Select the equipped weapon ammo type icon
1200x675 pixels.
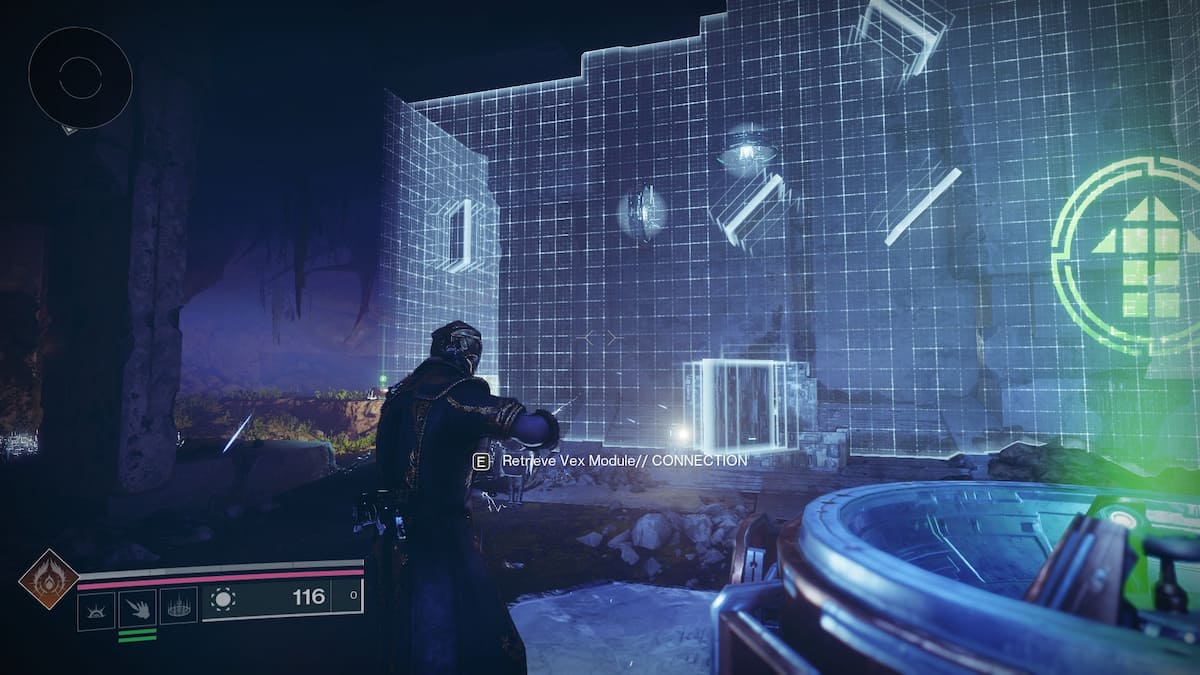[x=223, y=599]
